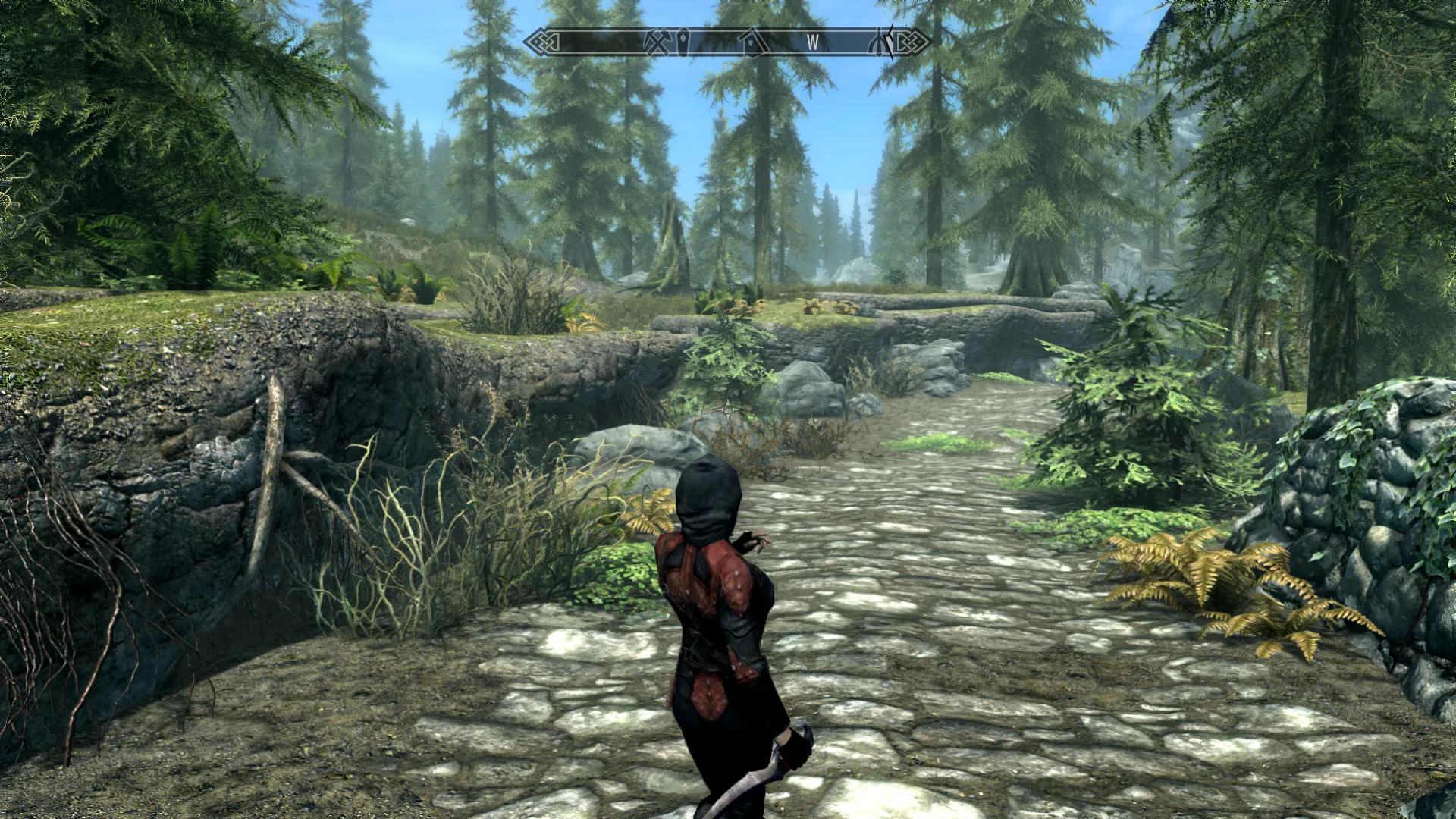Click the W heading on the compass
This screenshot has height=819, width=1456.
click(x=813, y=42)
